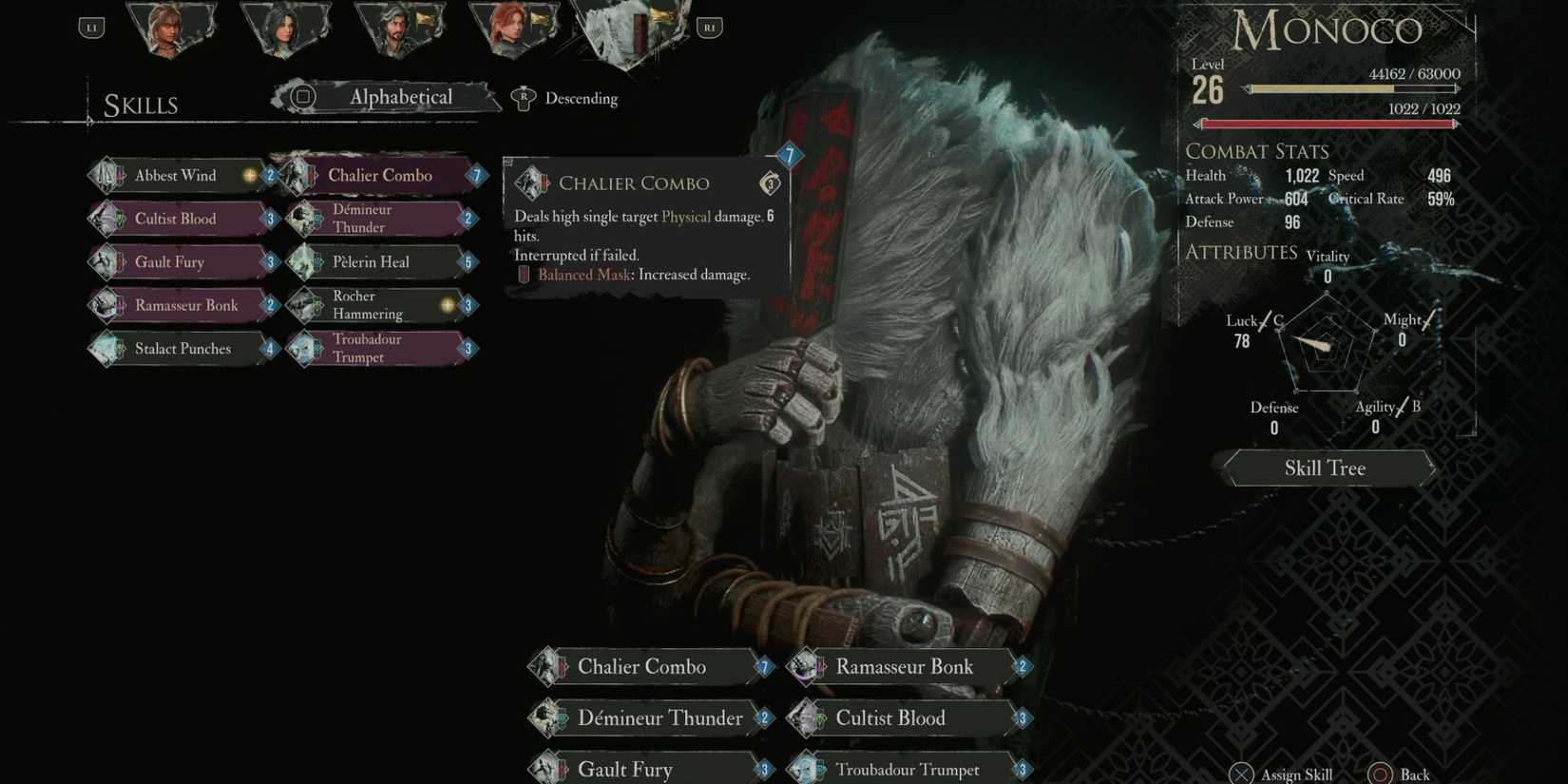The image size is (1568, 784).
Task: Select the red-haired character's portrait tab
Action: click(x=513, y=27)
